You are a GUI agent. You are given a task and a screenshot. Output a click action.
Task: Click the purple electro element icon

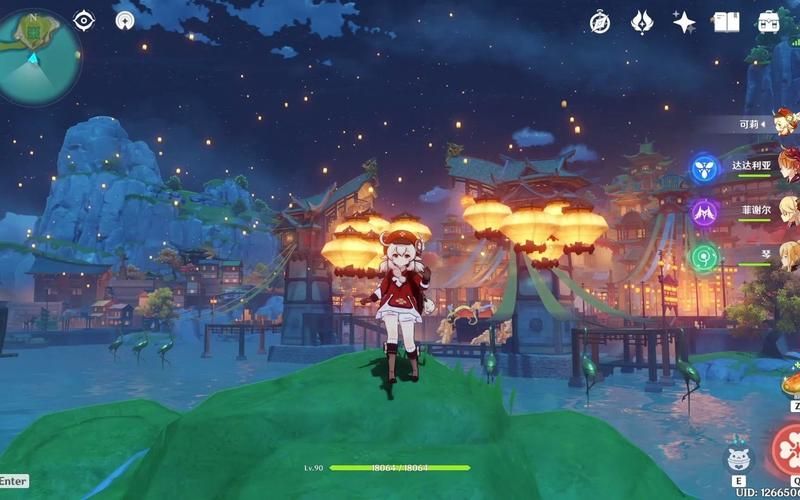coord(705,212)
